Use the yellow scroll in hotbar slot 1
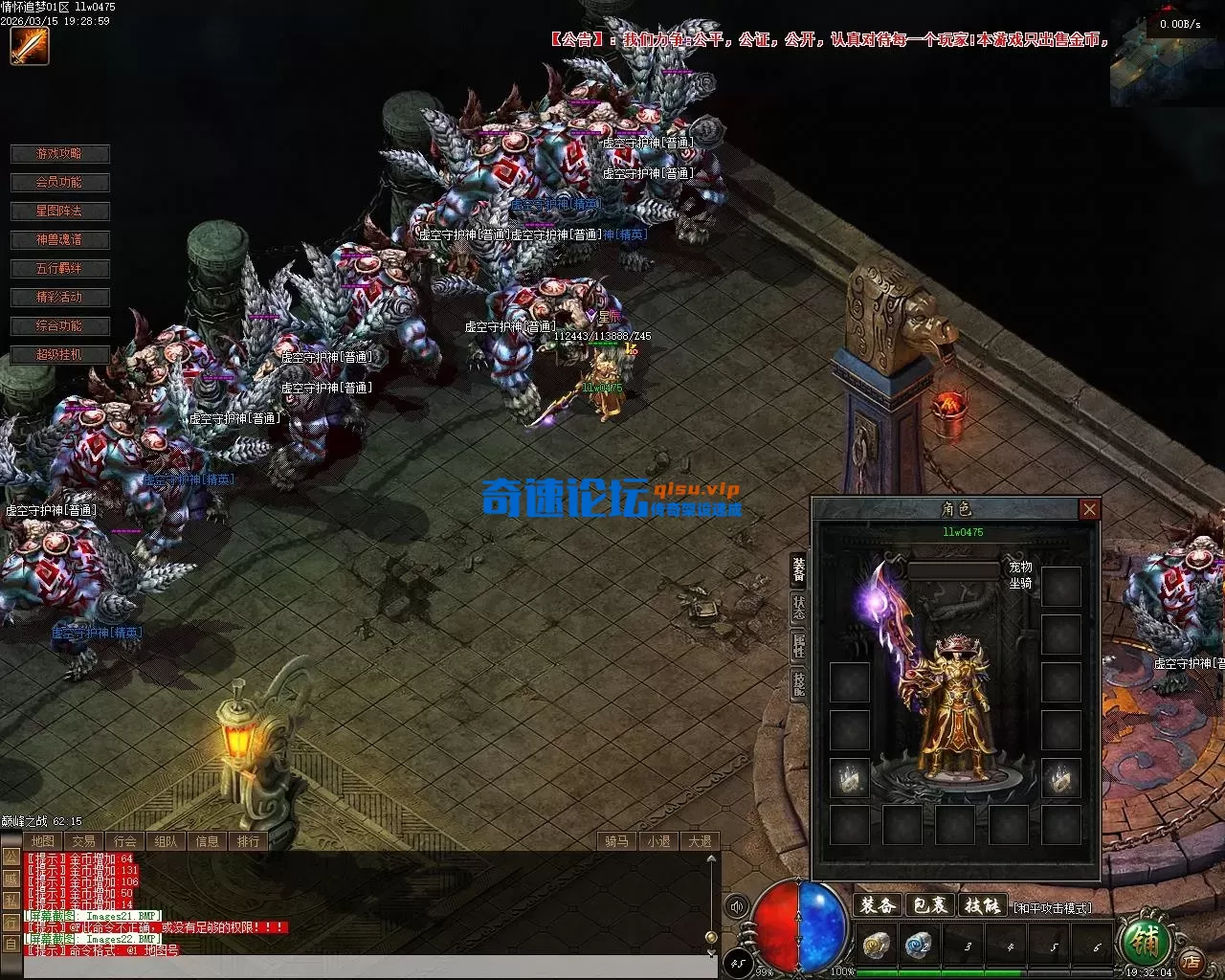1225x980 pixels. tap(877, 946)
